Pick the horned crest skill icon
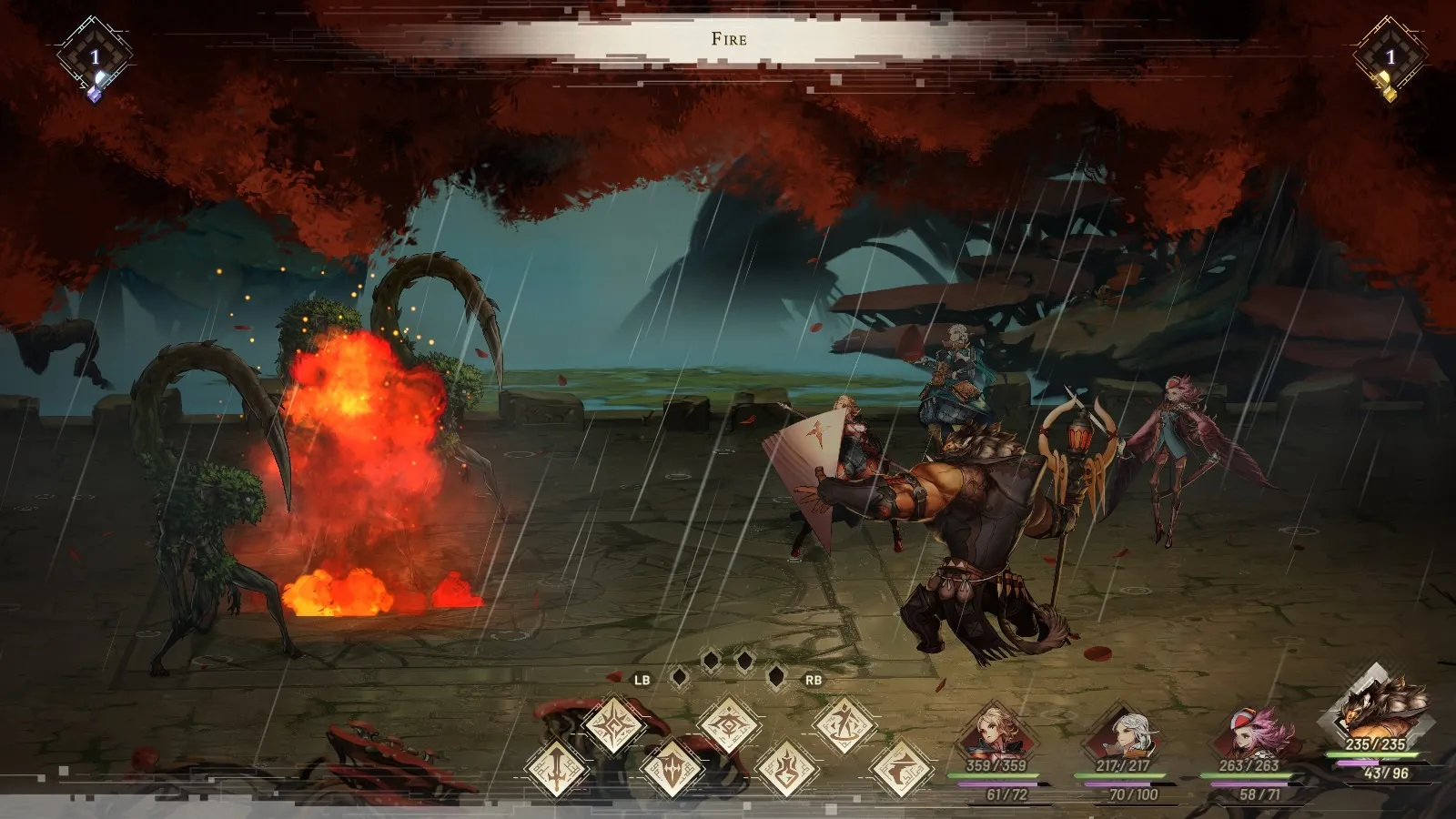1456x819 pixels. [729, 725]
